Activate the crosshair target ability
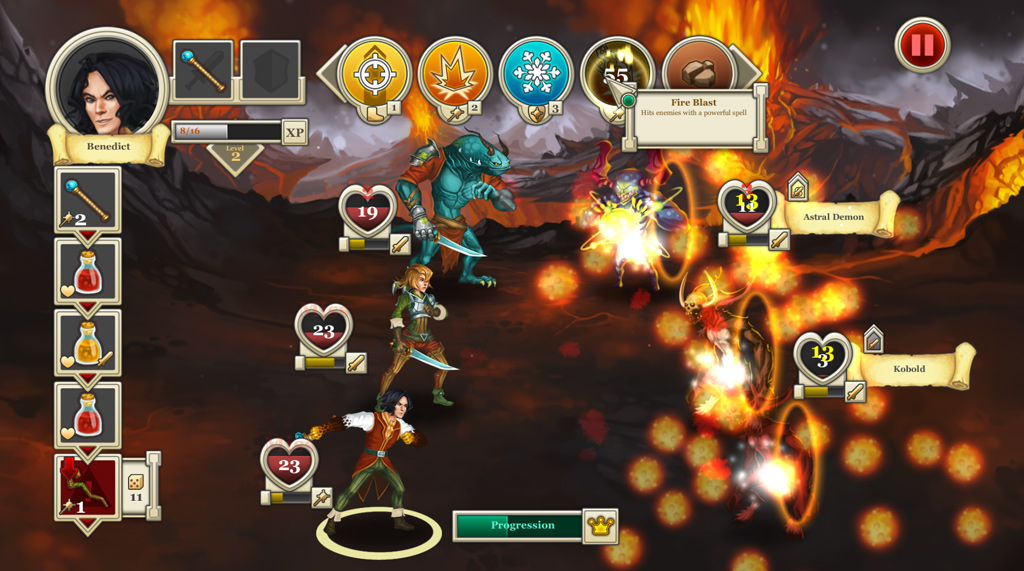 click(375, 74)
